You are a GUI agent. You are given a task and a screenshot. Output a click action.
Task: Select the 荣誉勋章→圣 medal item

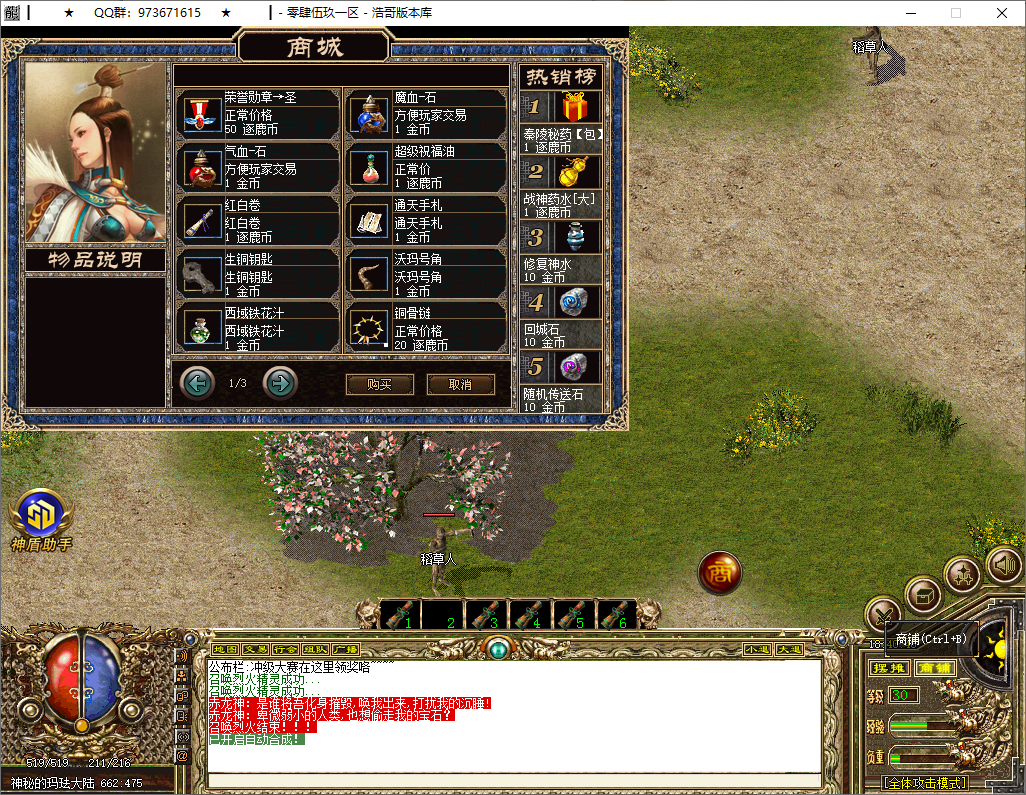(x=203, y=115)
